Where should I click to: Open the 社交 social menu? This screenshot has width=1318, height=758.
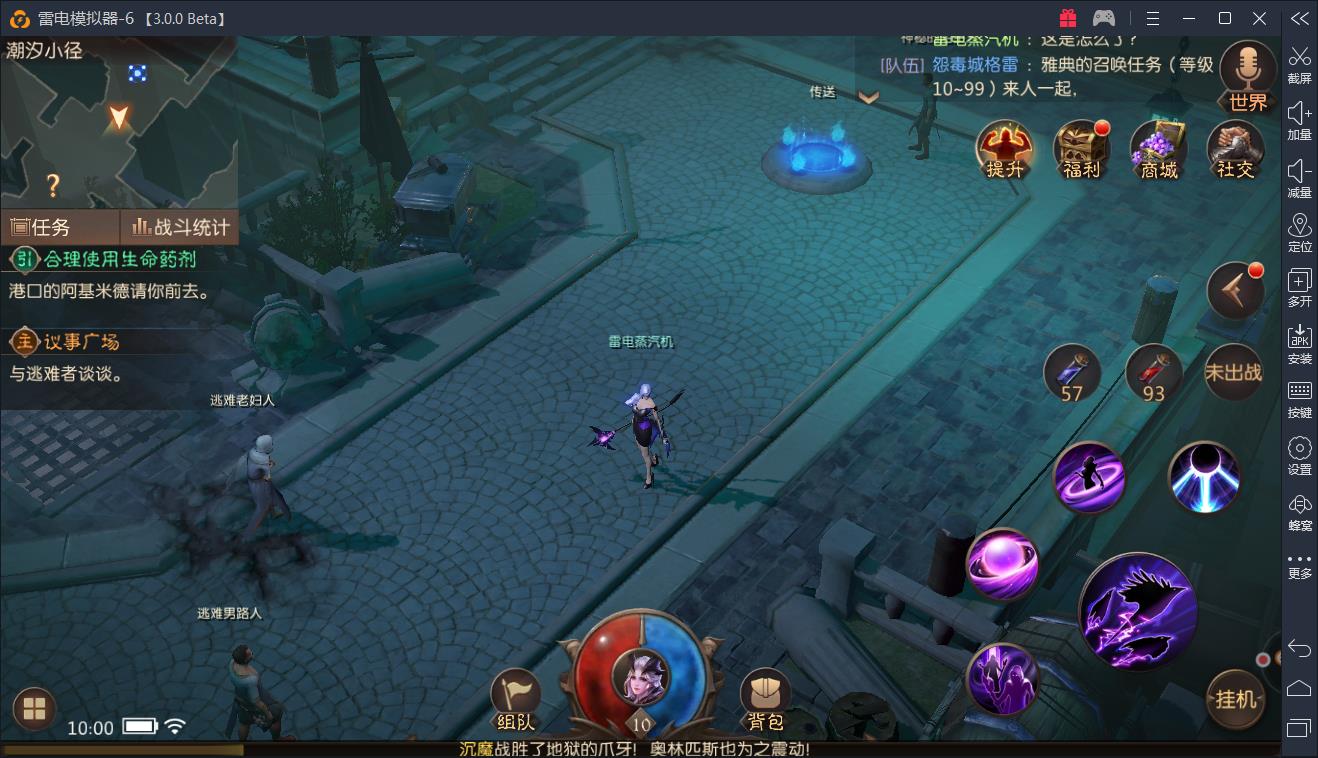point(1235,148)
